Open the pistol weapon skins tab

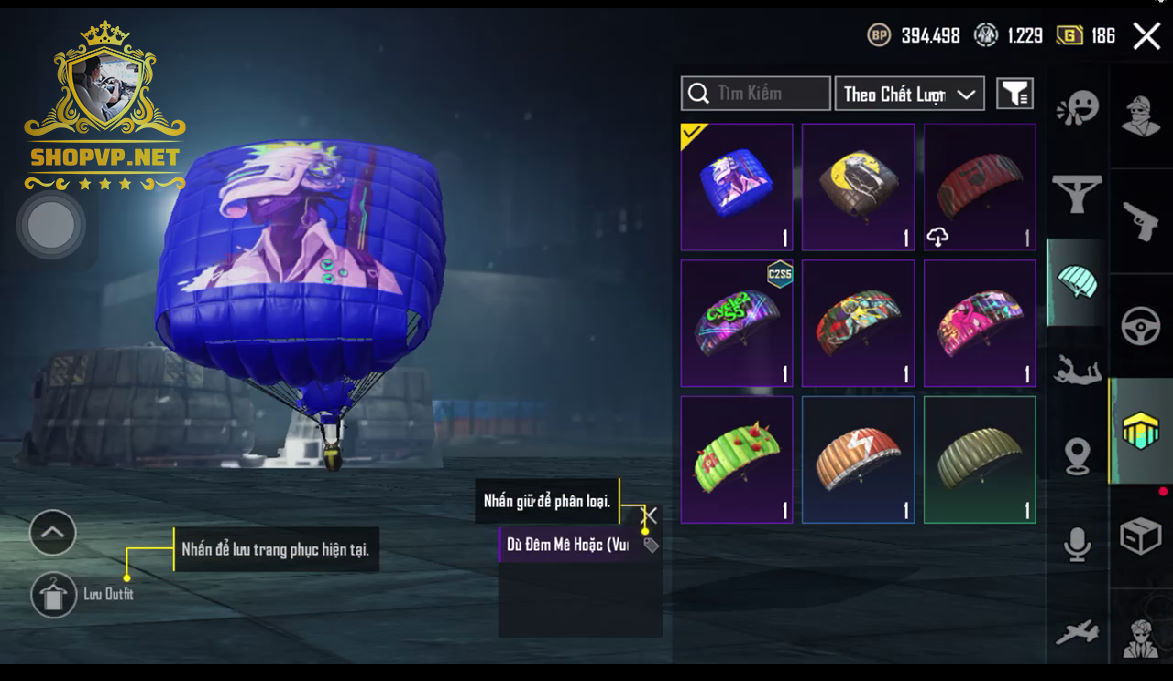coord(1141,222)
